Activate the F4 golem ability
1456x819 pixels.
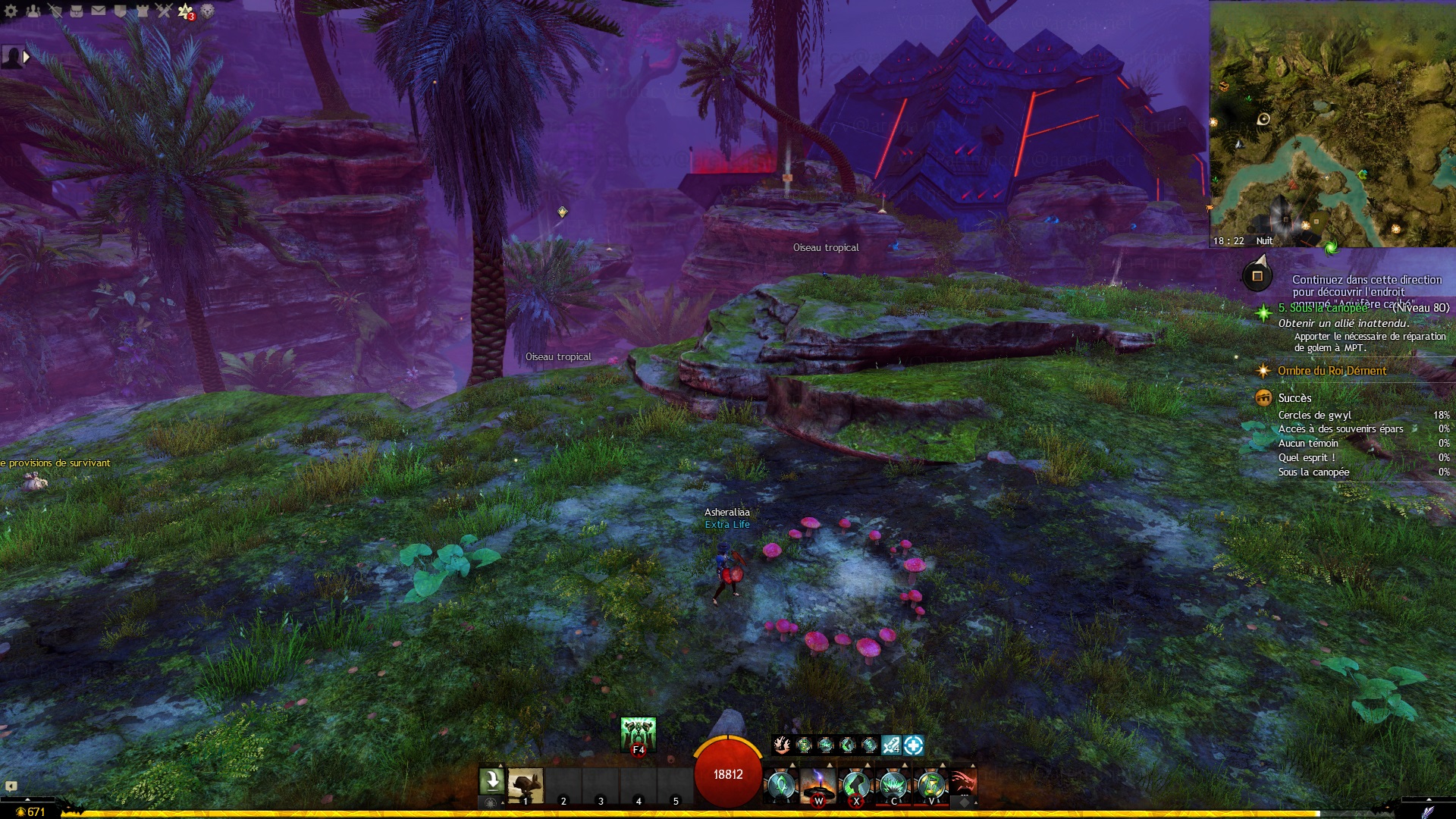tap(638, 733)
